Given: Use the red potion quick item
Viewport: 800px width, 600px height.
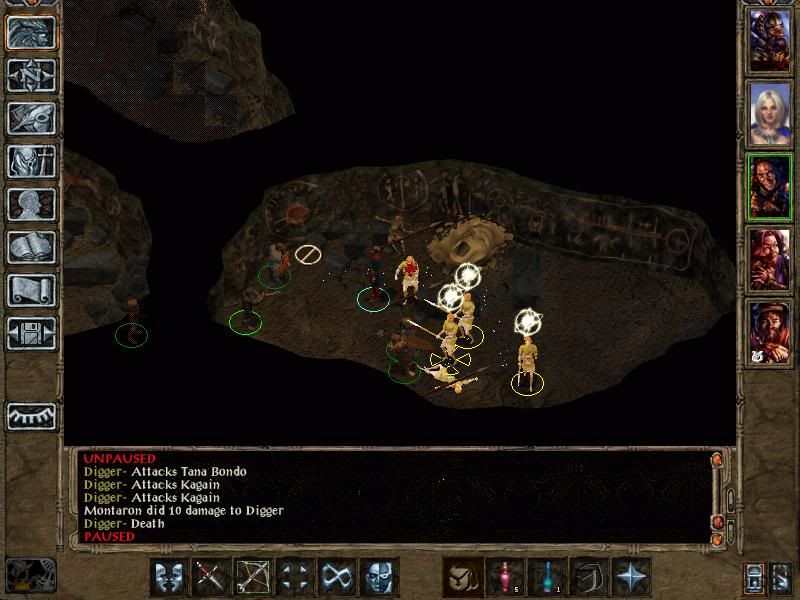Looking at the screenshot, I should pos(506,578).
